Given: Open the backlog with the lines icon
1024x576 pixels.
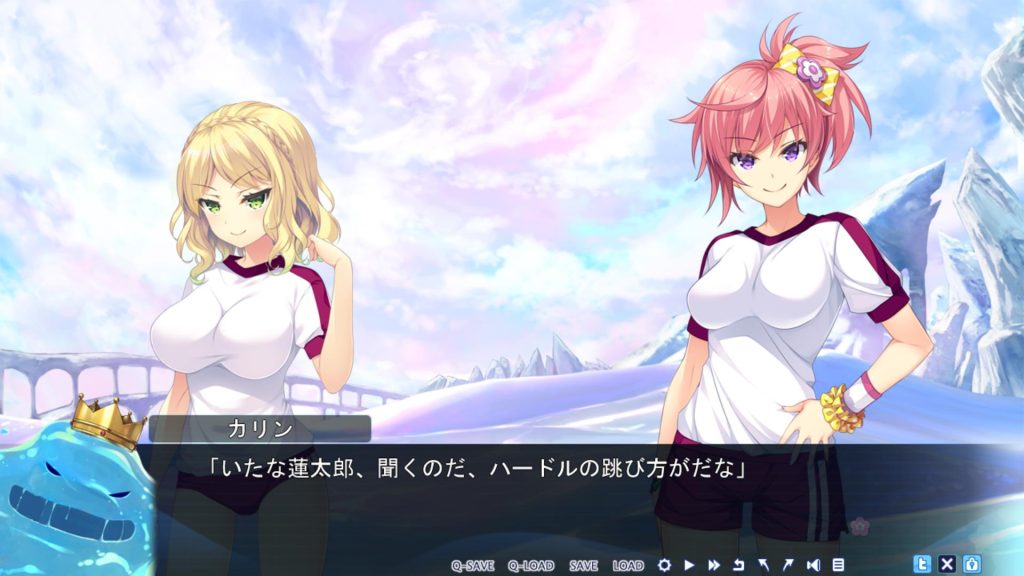Looking at the screenshot, I should tap(838, 565).
